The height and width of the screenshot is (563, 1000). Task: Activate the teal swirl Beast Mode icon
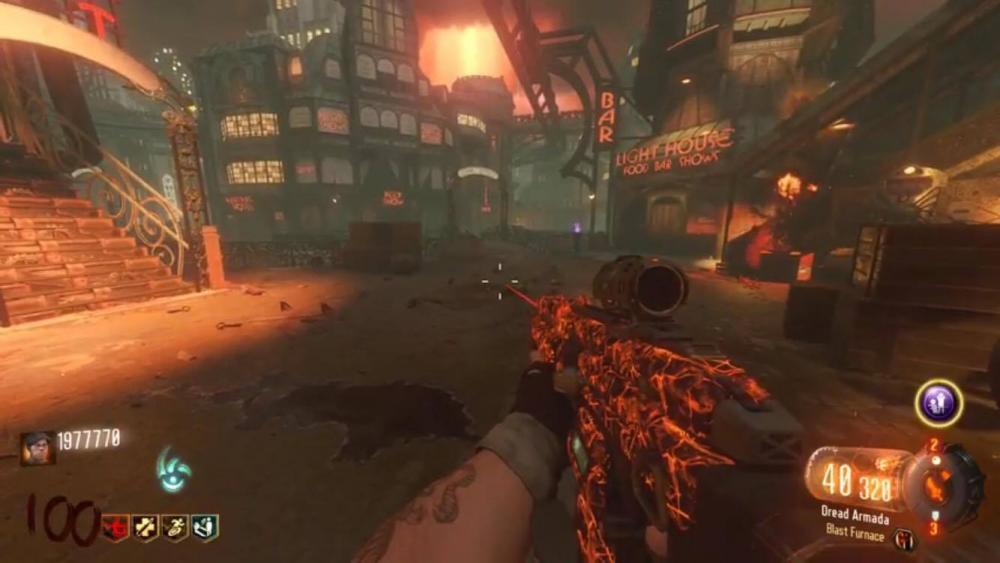tap(173, 468)
